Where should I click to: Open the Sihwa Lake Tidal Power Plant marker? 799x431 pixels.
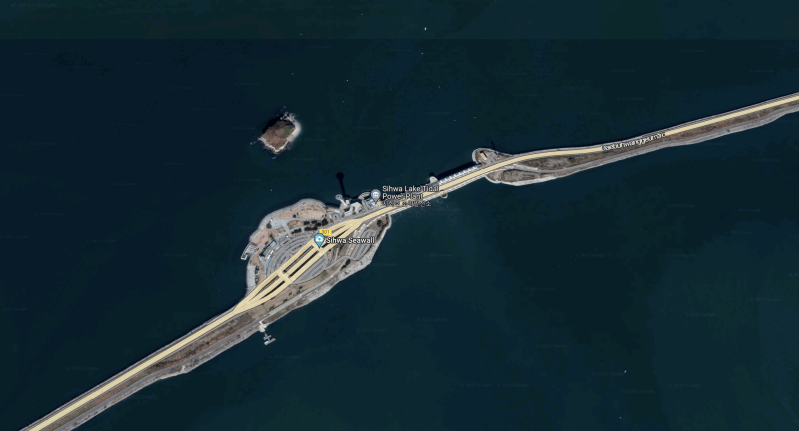click(375, 194)
